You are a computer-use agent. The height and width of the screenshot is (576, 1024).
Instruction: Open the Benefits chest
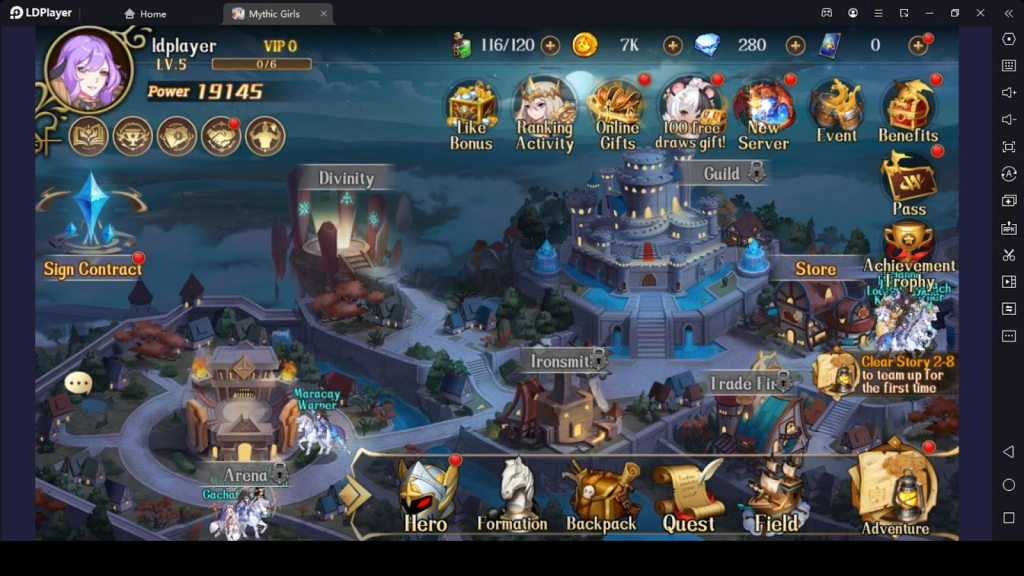point(908,108)
